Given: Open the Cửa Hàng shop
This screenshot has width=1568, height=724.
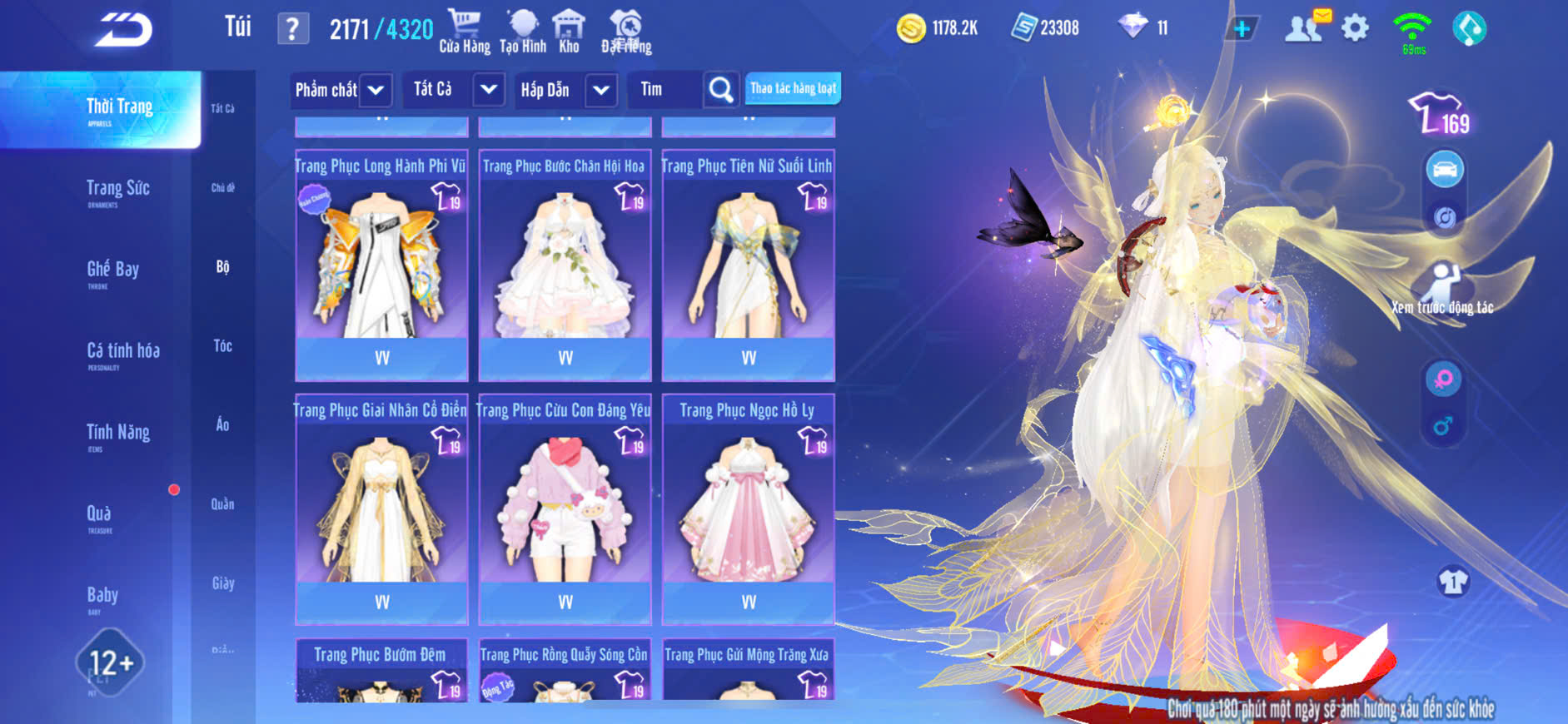Looking at the screenshot, I should point(465,32).
